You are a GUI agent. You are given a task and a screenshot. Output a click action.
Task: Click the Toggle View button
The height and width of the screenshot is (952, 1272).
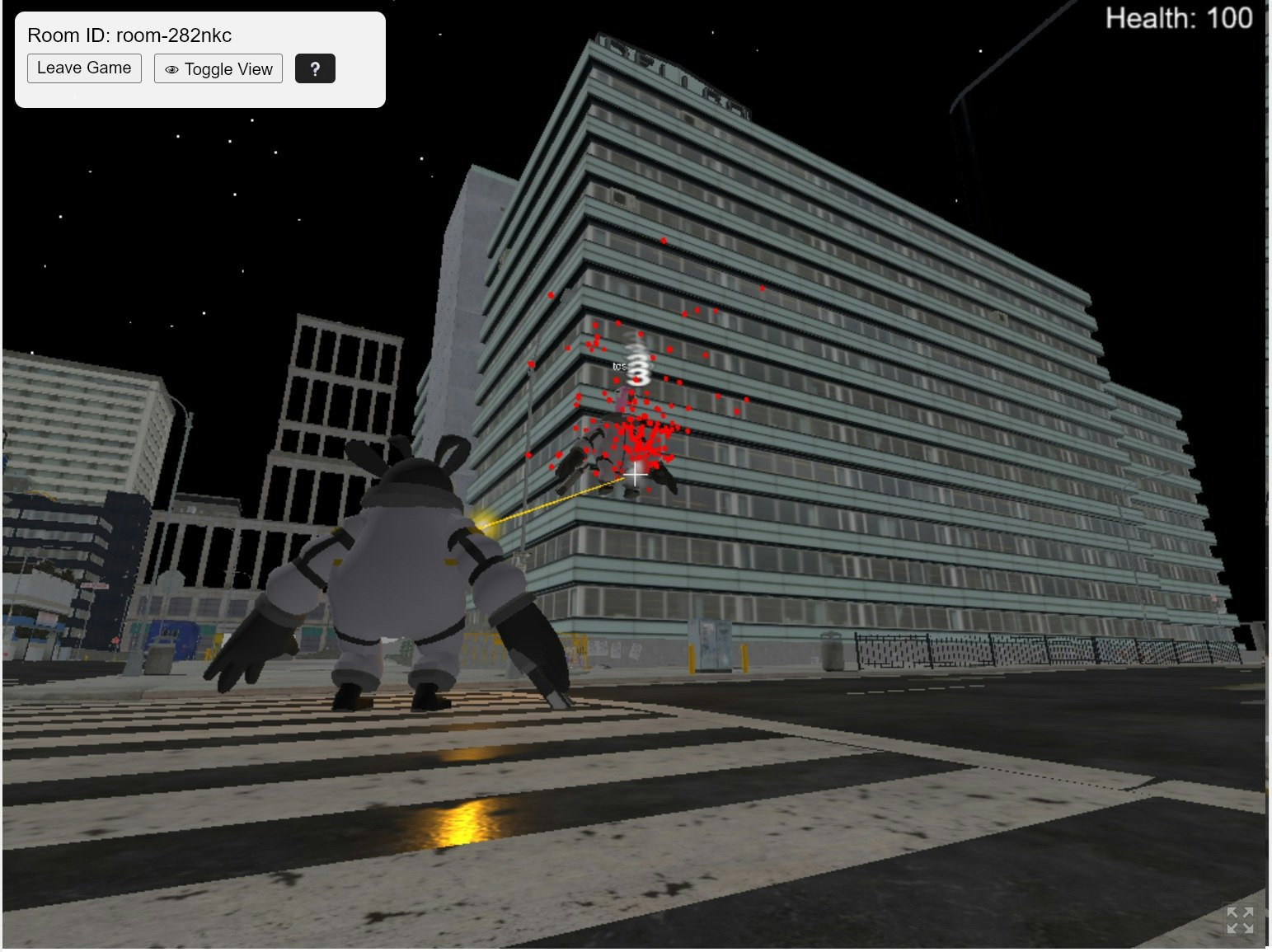(218, 68)
